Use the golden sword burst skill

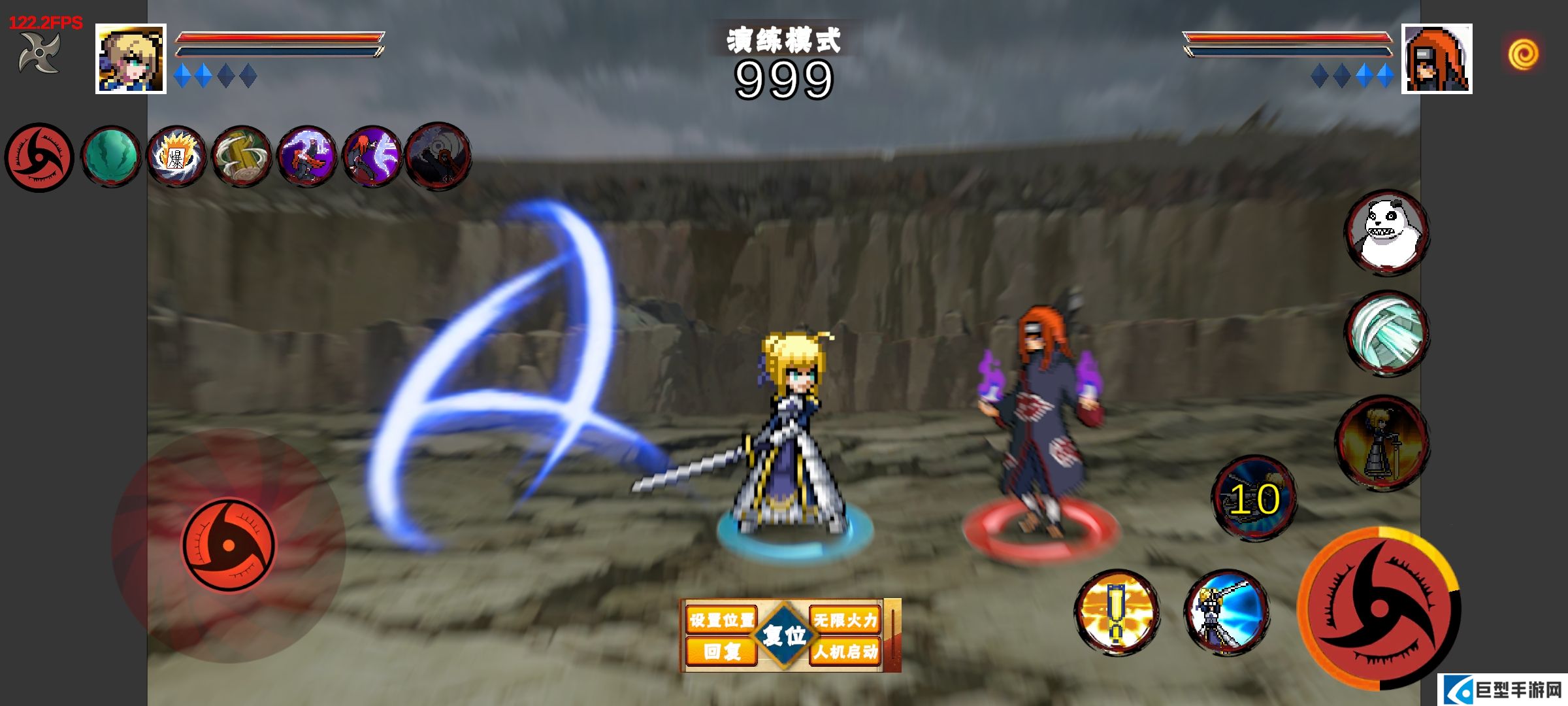pyautogui.click(x=1117, y=612)
